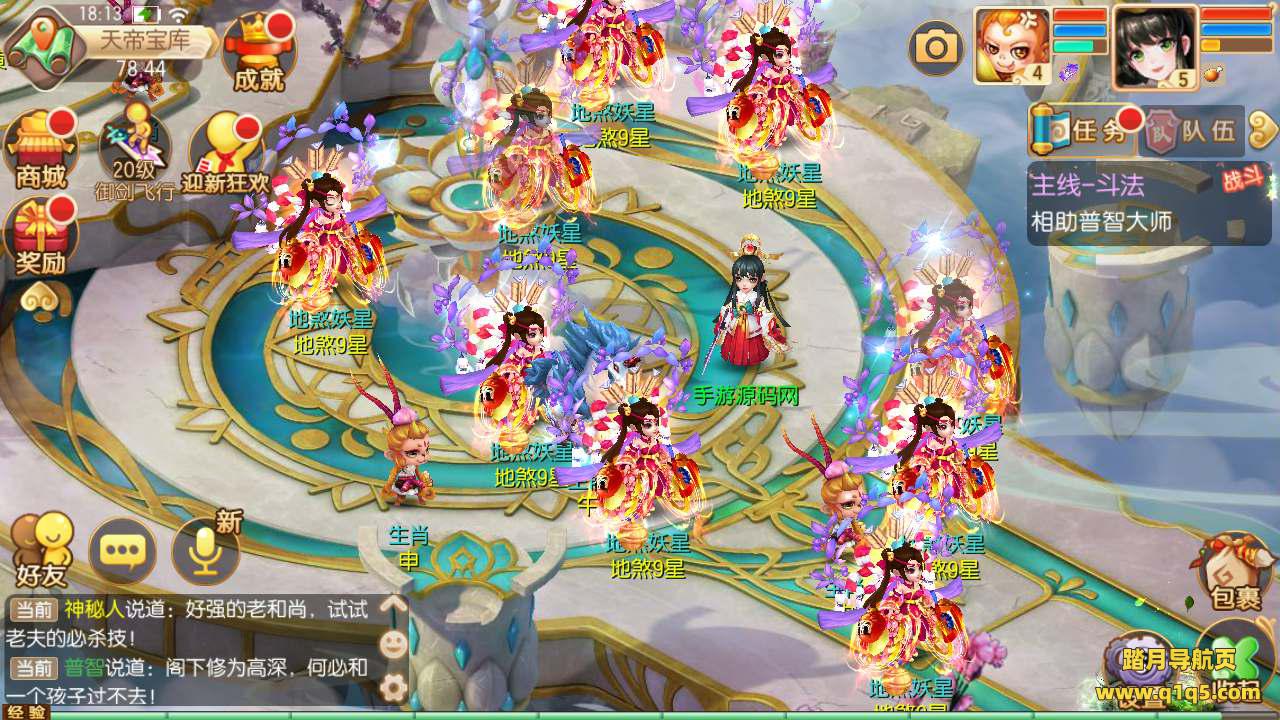Viewport: 1280px width, 720px height.
Task: Open the 包裹 inventory bag
Action: point(1236,572)
